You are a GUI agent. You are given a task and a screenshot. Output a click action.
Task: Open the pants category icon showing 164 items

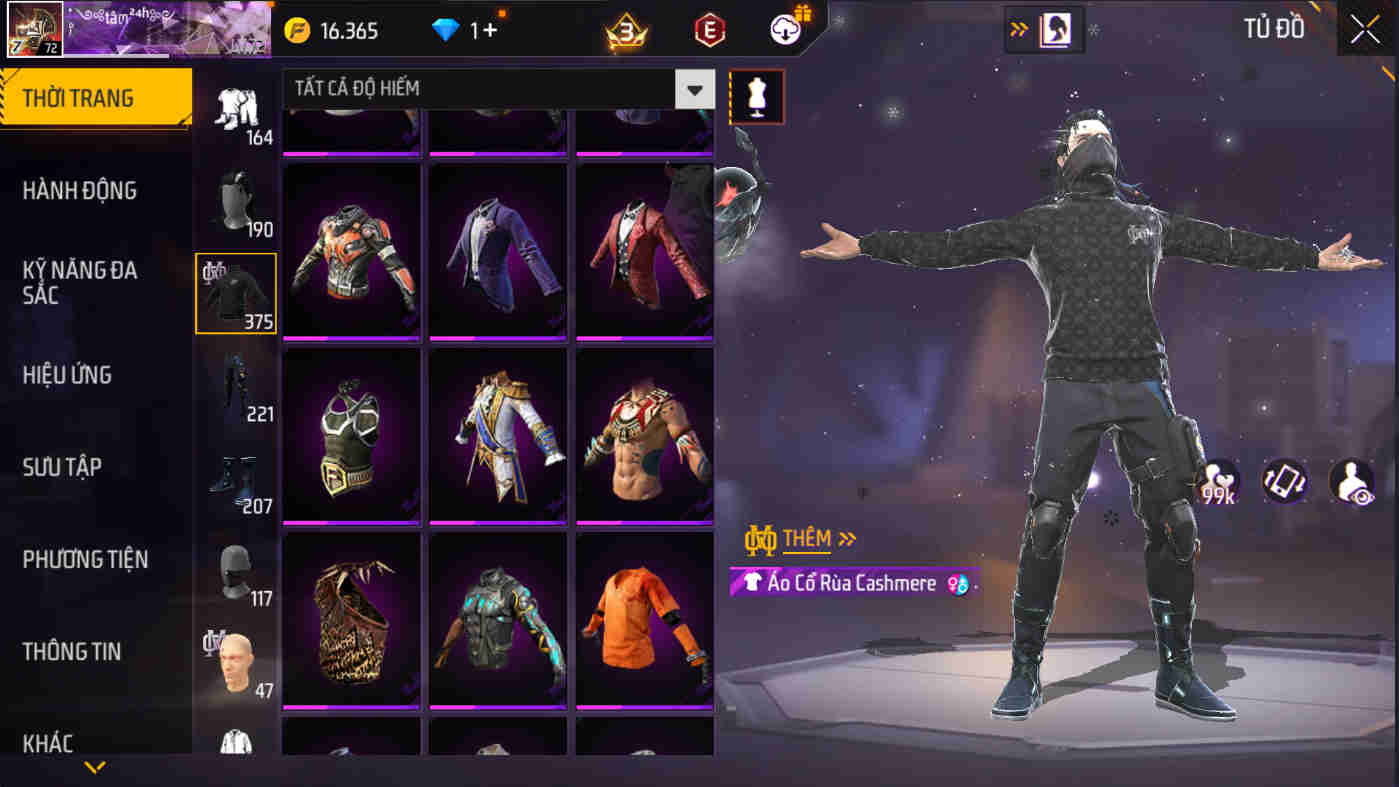coord(235,110)
